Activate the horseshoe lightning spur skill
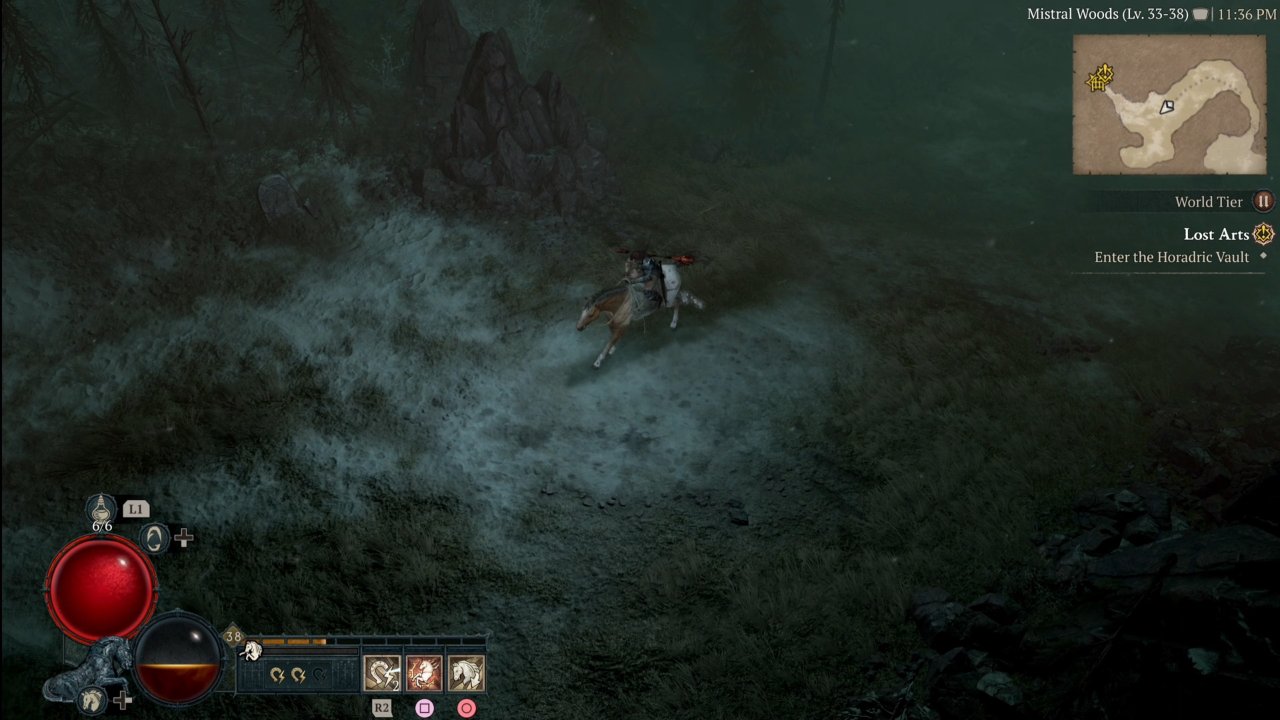The image size is (1280, 720). 382,673
